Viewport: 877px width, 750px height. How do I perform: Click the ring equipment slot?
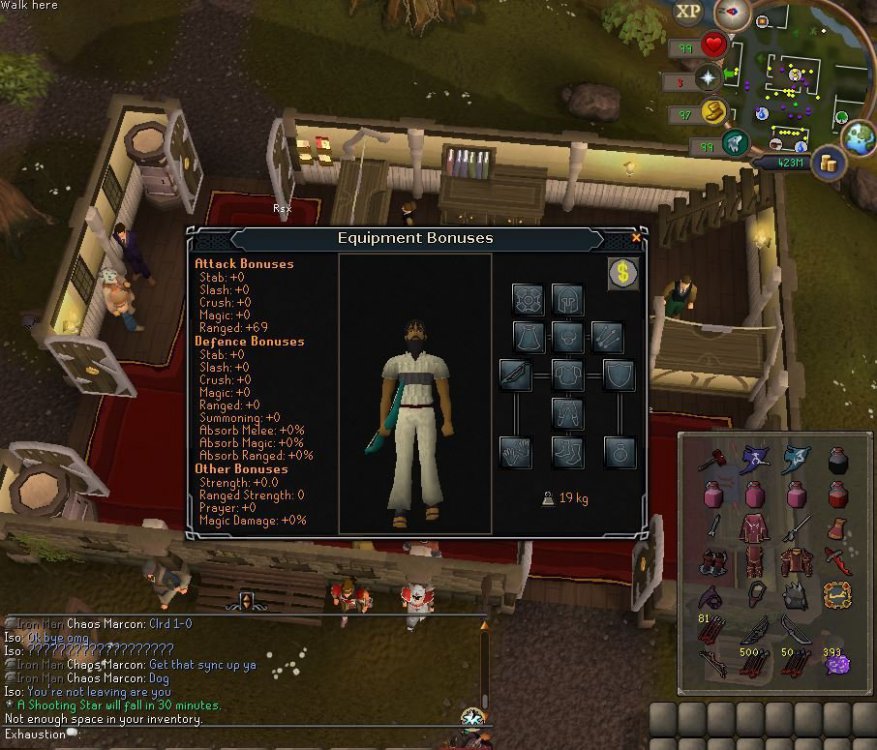tap(619, 452)
